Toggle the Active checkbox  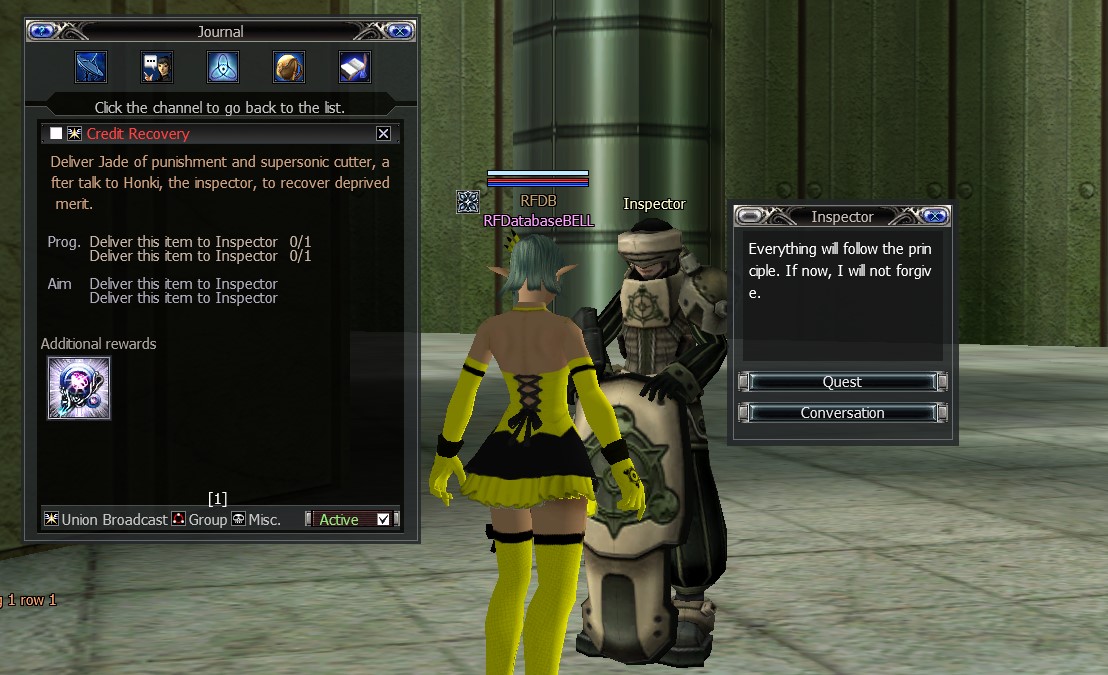(383, 519)
